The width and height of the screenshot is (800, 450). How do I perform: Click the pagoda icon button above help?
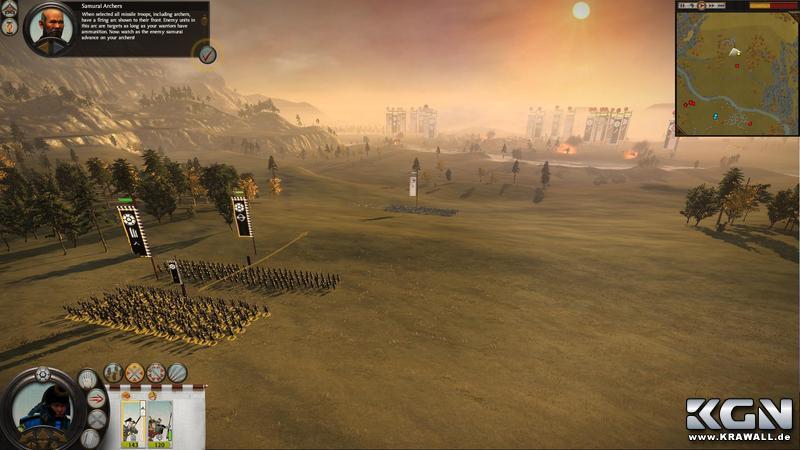point(9,8)
